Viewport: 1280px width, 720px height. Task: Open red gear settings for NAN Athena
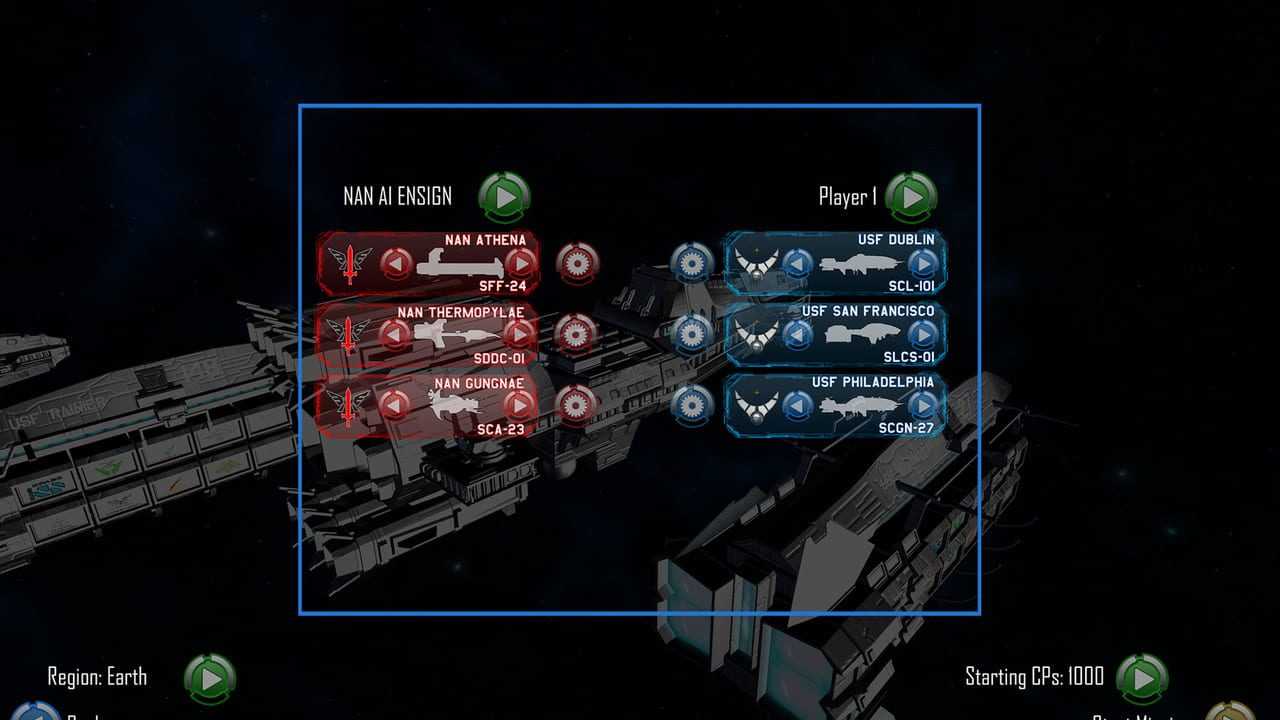576,263
